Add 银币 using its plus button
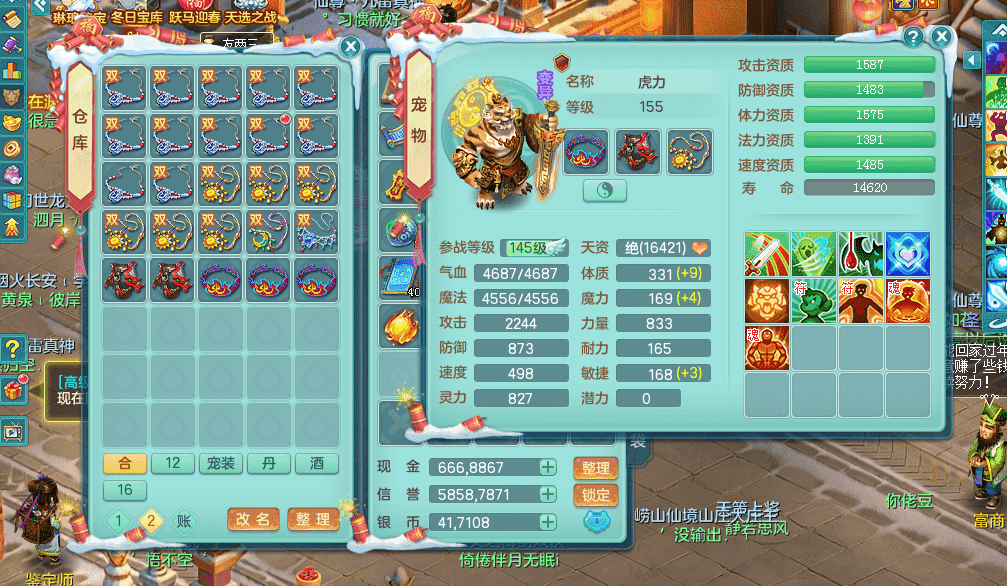 pos(548,522)
